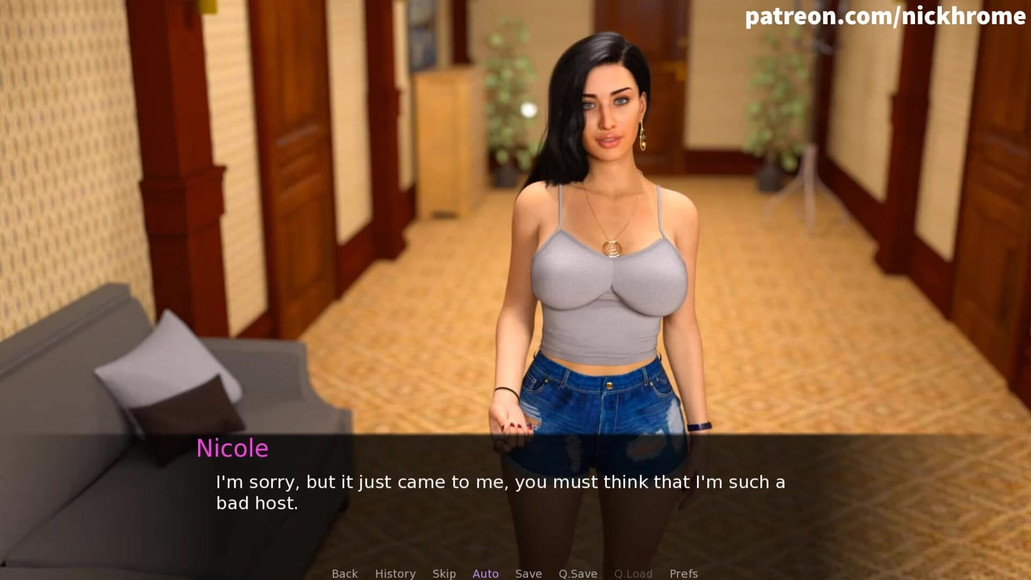The width and height of the screenshot is (1031, 580).
Task: Quick save with Q.Save
Action: click(578, 573)
